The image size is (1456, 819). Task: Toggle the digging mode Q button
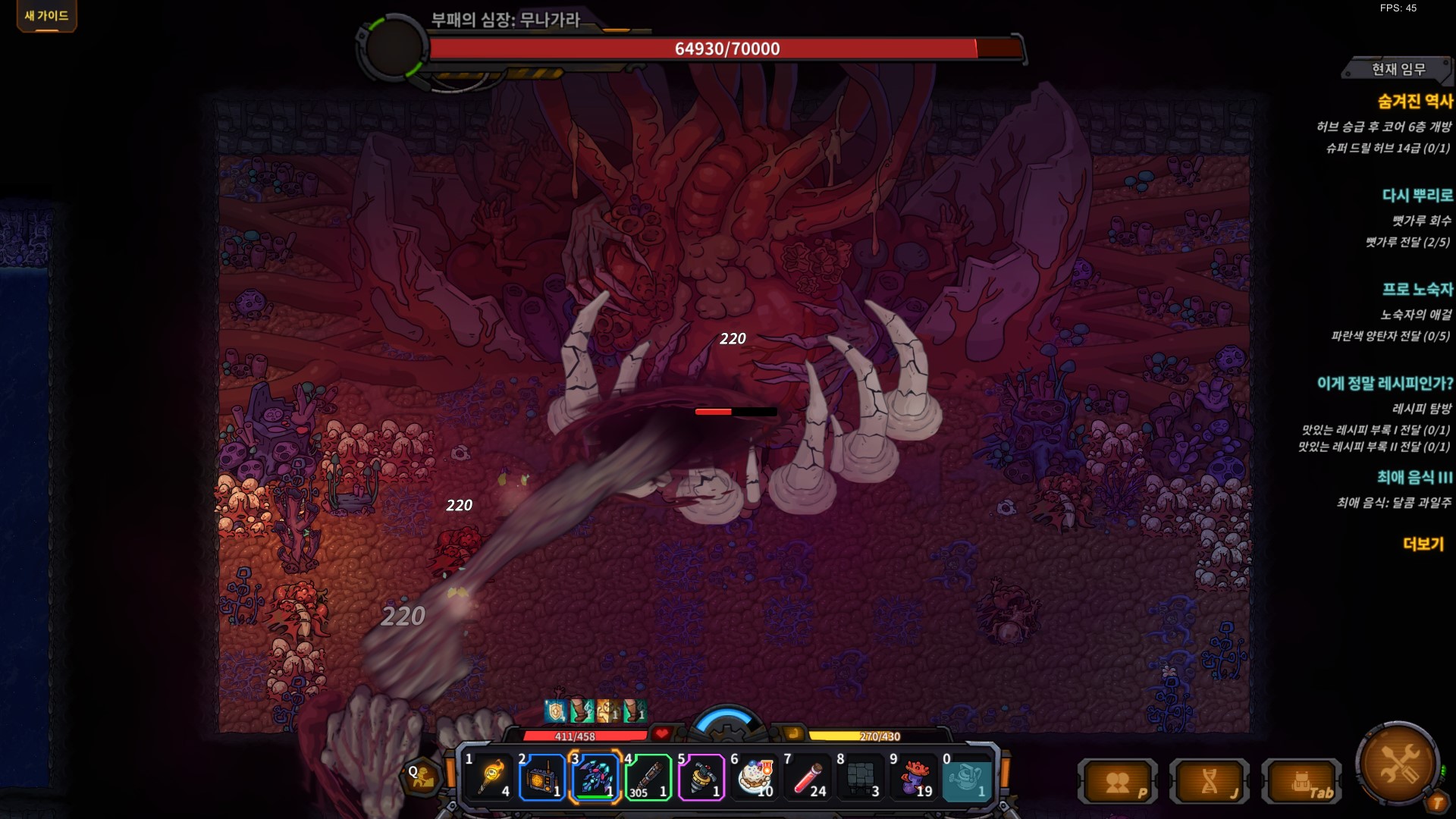(x=422, y=776)
